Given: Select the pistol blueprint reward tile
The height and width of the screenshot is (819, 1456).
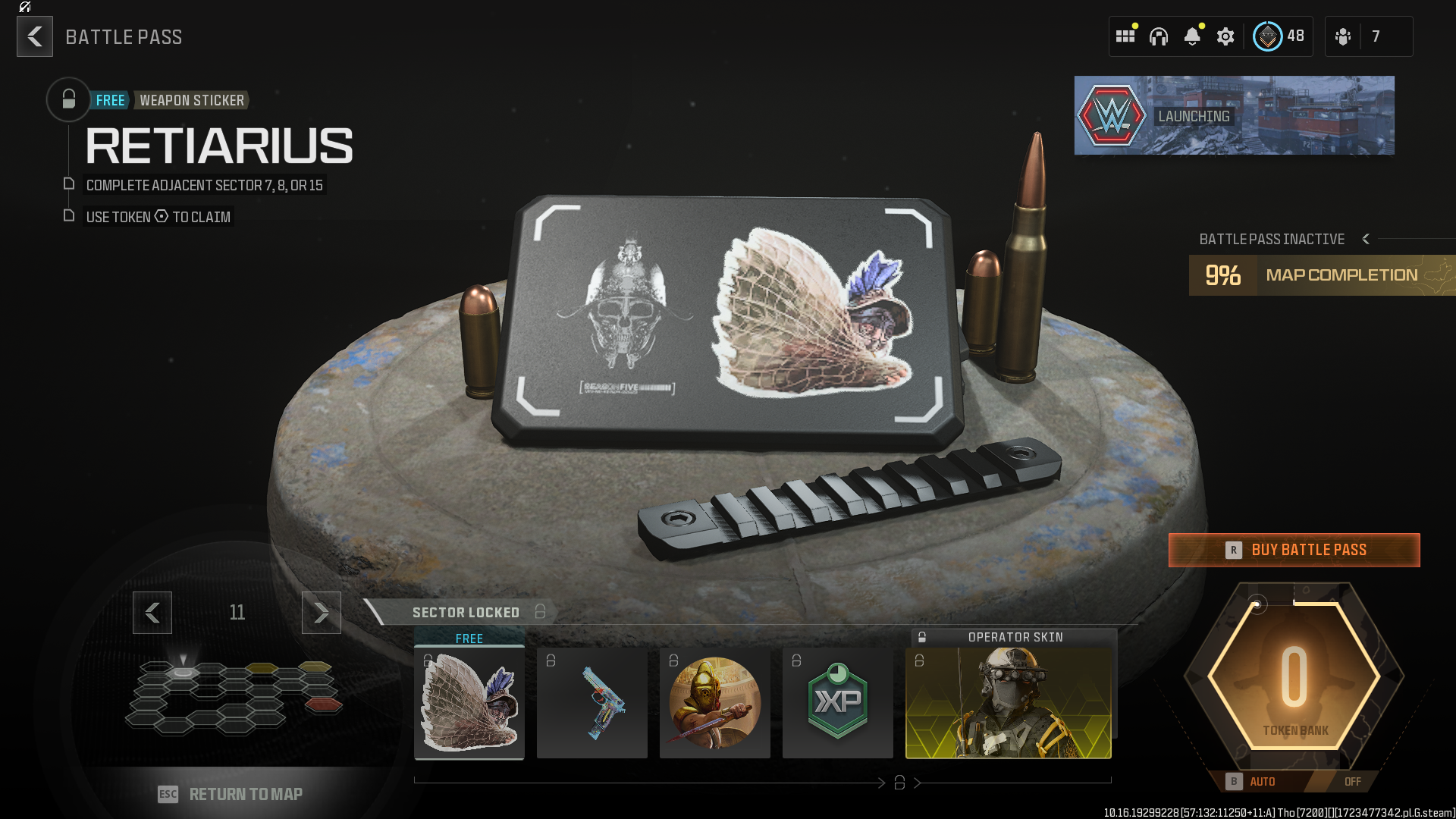Looking at the screenshot, I should (592, 702).
